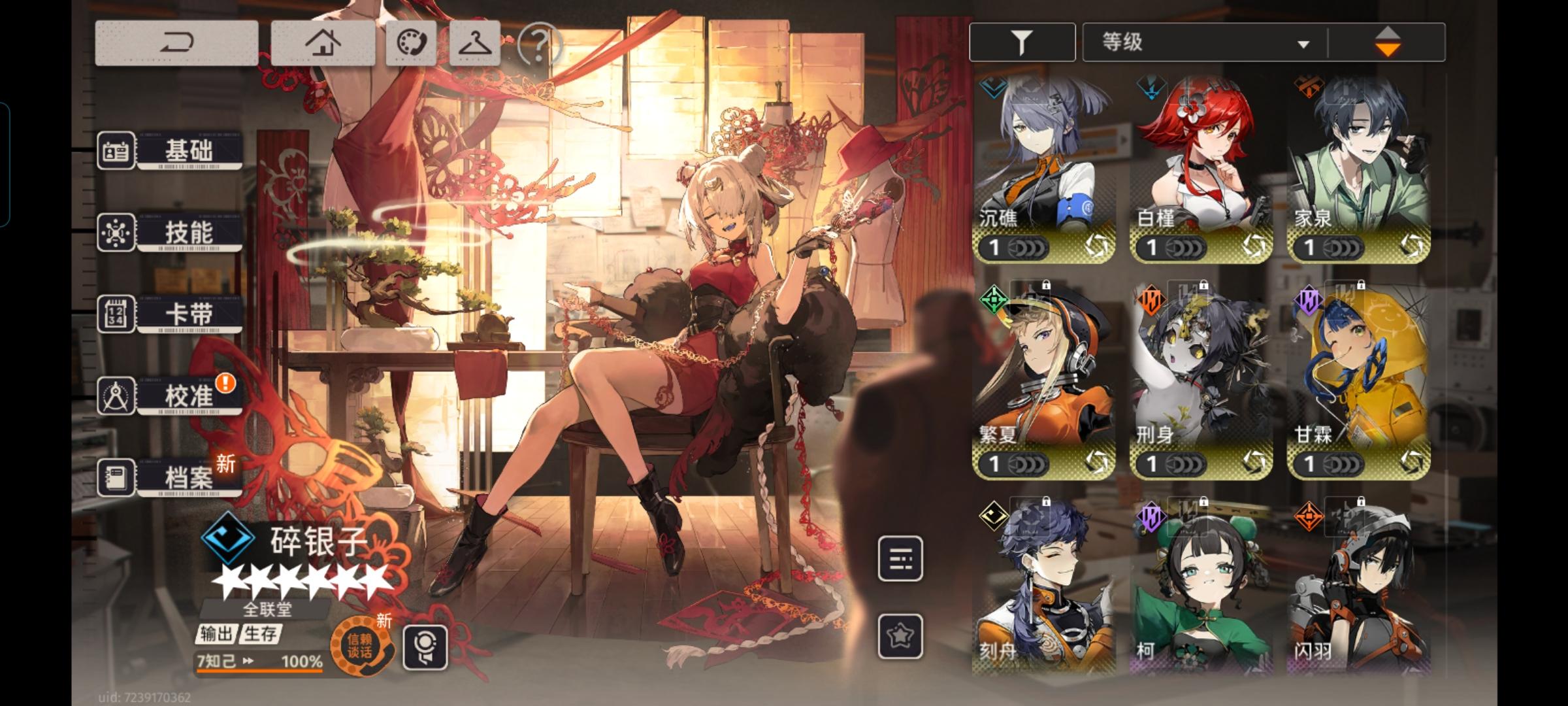Image resolution: width=1568 pixels, height=706 pixels.
Task: Open the roster filter funnel icon
Action: point(1022,41)
